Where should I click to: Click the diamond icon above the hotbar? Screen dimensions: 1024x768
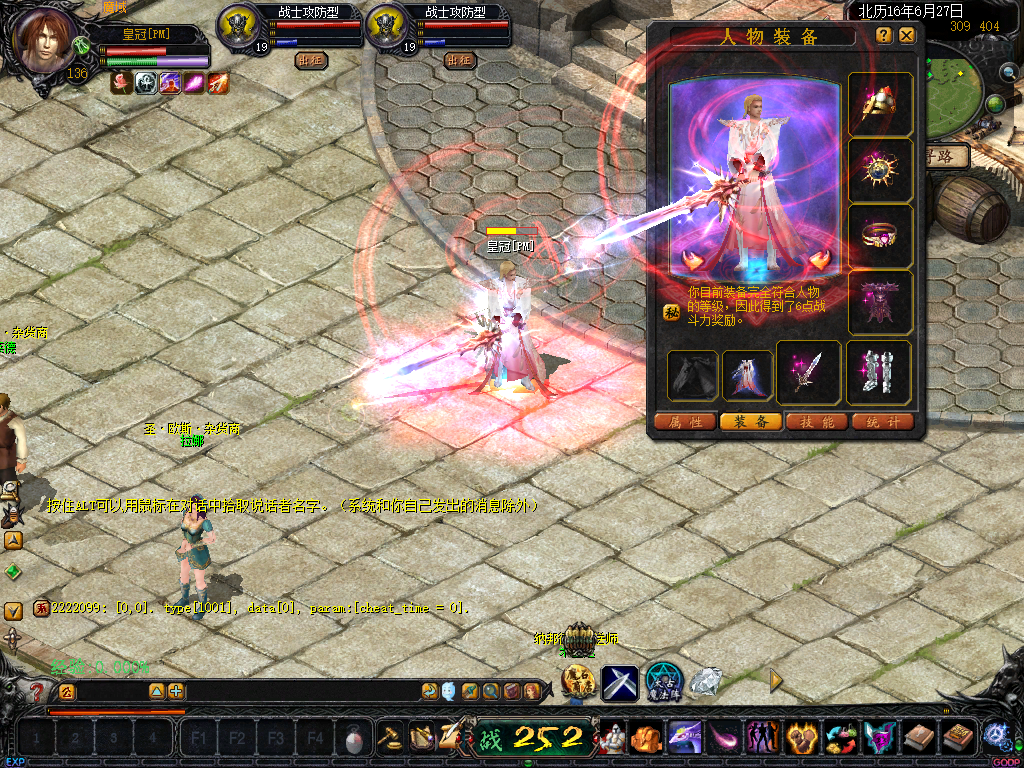[x=706, y=680]
